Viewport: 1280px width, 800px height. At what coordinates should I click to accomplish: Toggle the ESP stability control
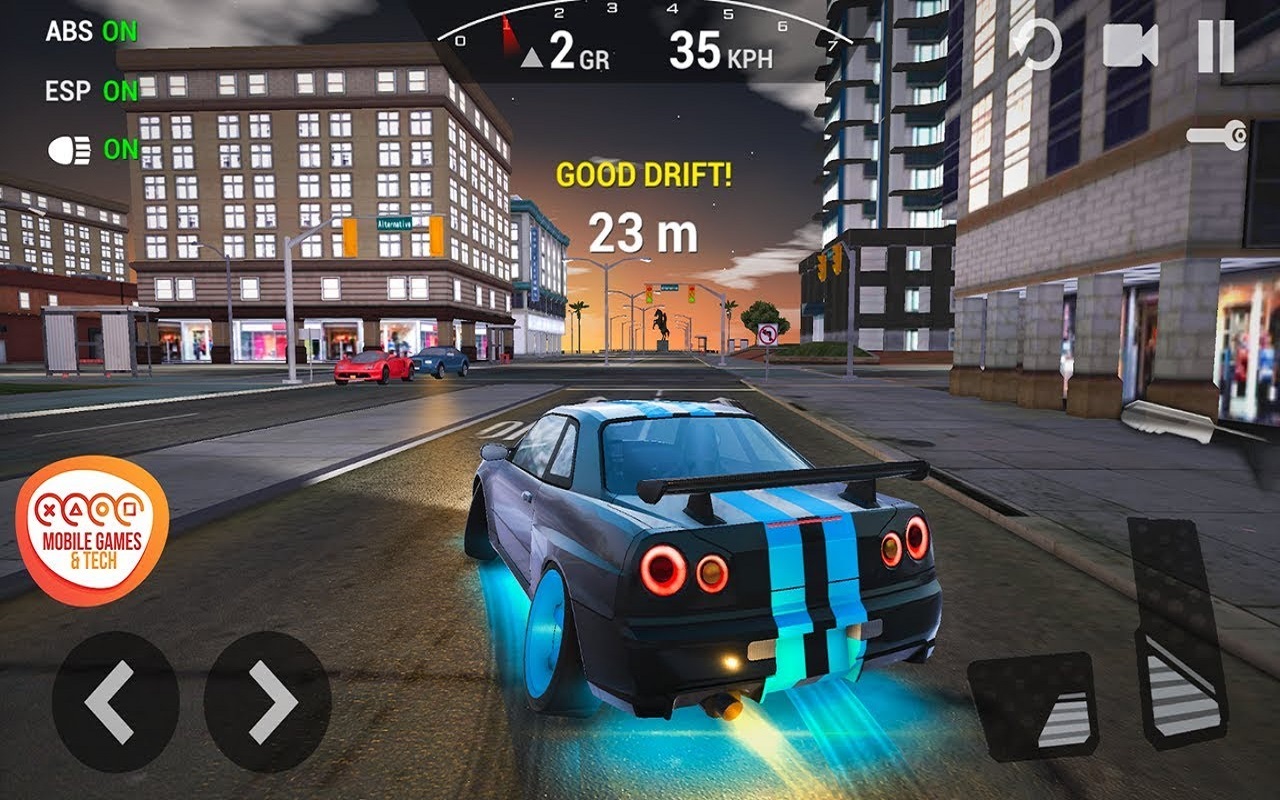pyautogui.click(x=91, y=91)
